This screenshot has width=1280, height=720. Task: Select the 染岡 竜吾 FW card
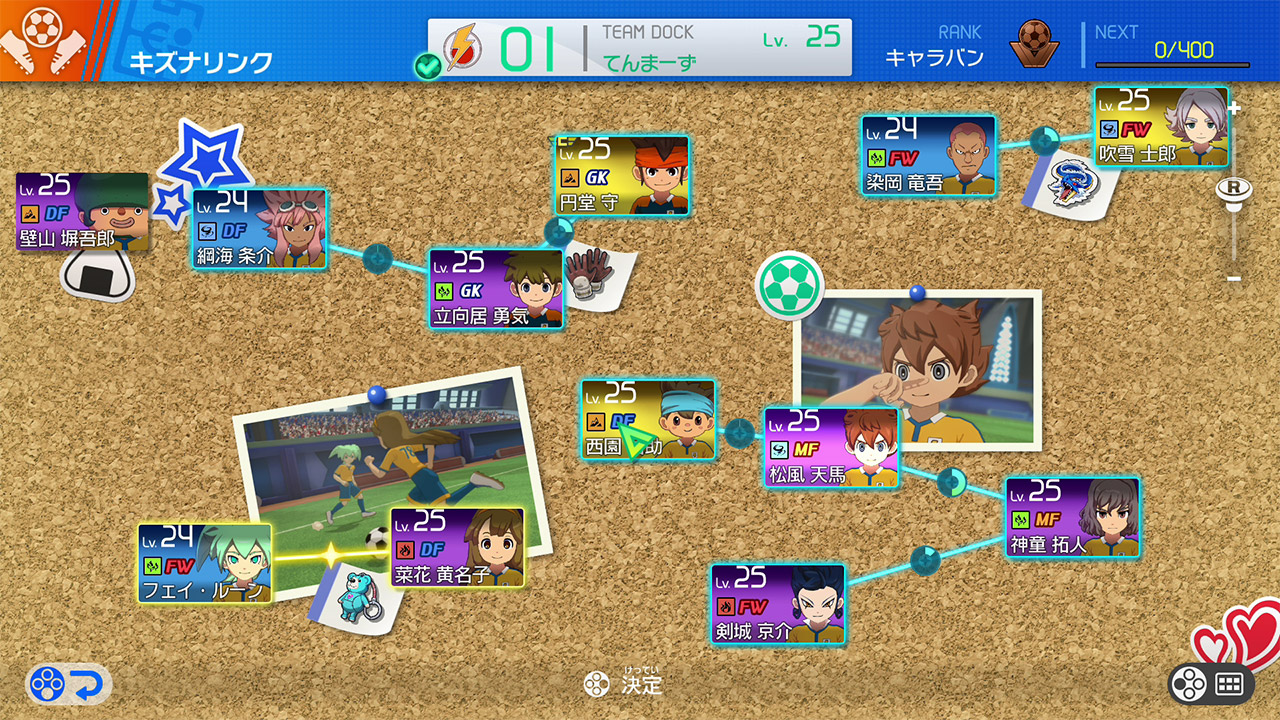pyautogui.click(x=928, y=156)
